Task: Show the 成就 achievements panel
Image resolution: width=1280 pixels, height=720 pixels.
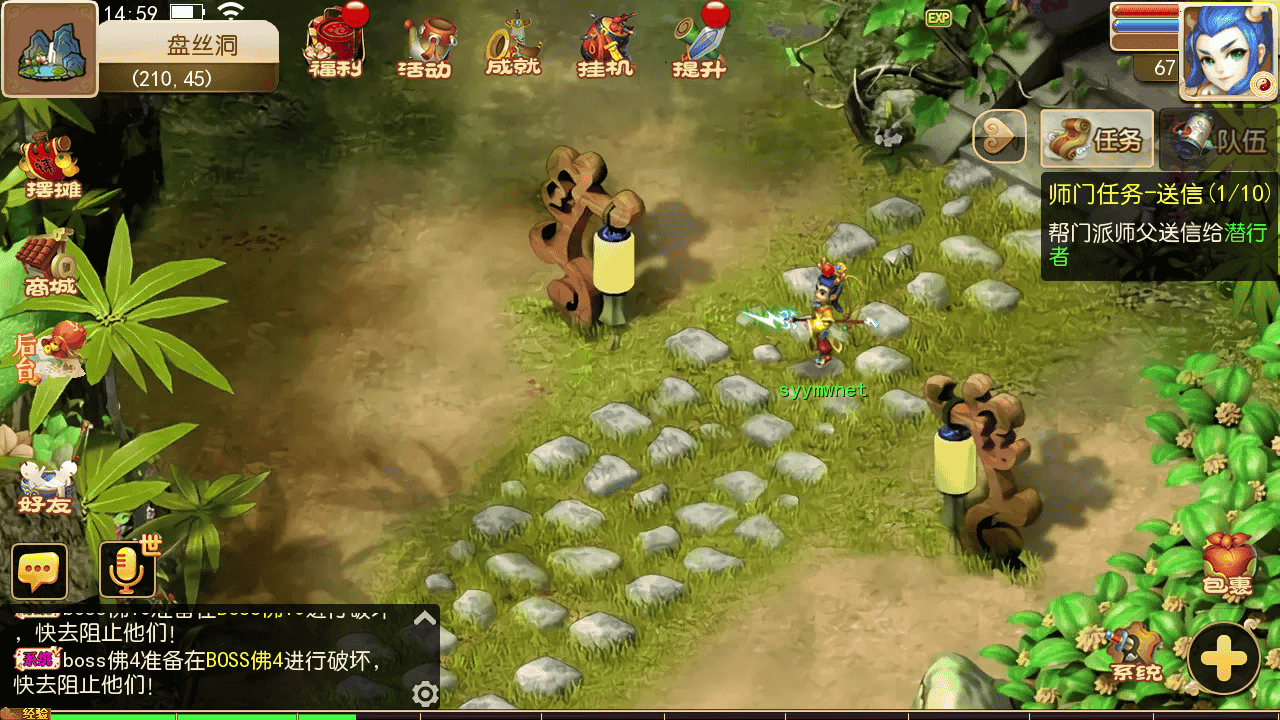Action: [513, 46]
